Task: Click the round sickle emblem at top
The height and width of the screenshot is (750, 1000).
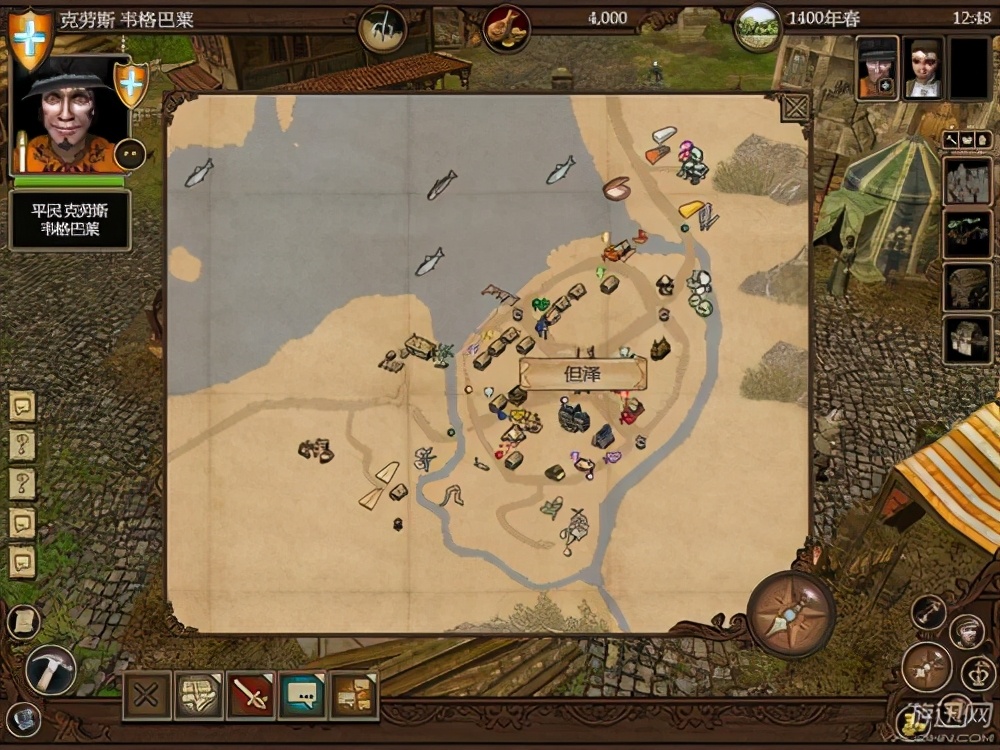Action: coord(382,27)
